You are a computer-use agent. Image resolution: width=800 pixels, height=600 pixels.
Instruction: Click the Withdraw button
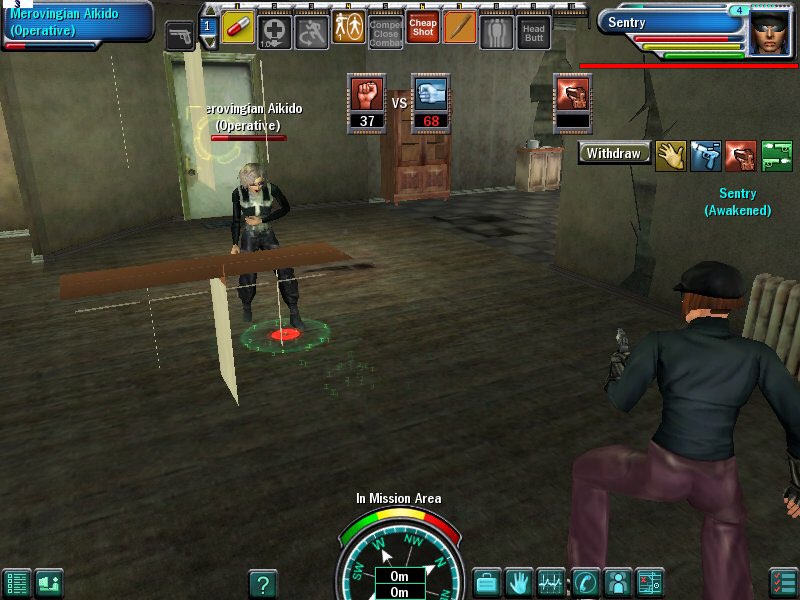(614, 154)
